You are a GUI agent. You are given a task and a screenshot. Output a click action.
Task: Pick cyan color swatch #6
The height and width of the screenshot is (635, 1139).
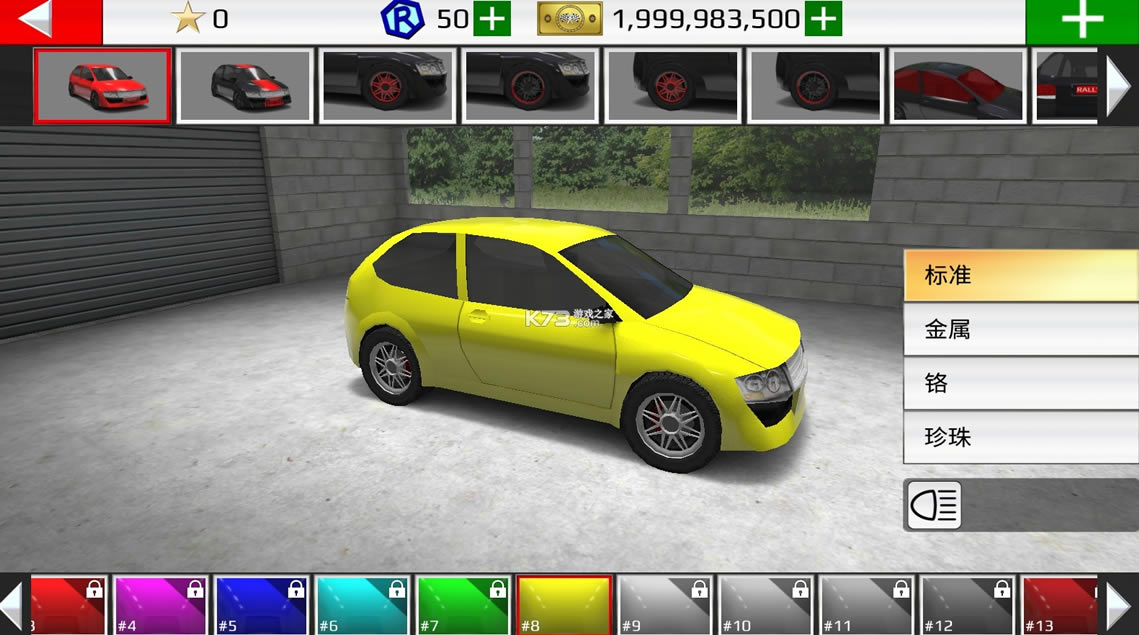click(x=363, y=605)
